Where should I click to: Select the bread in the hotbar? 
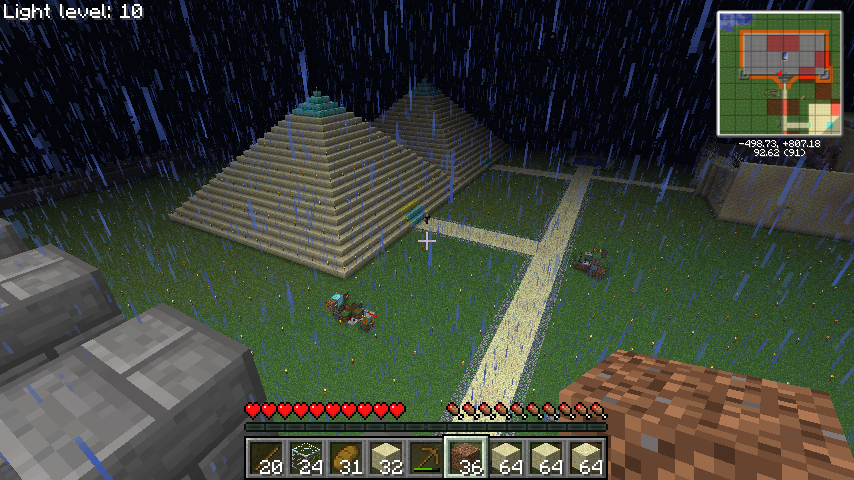(346, 457)
